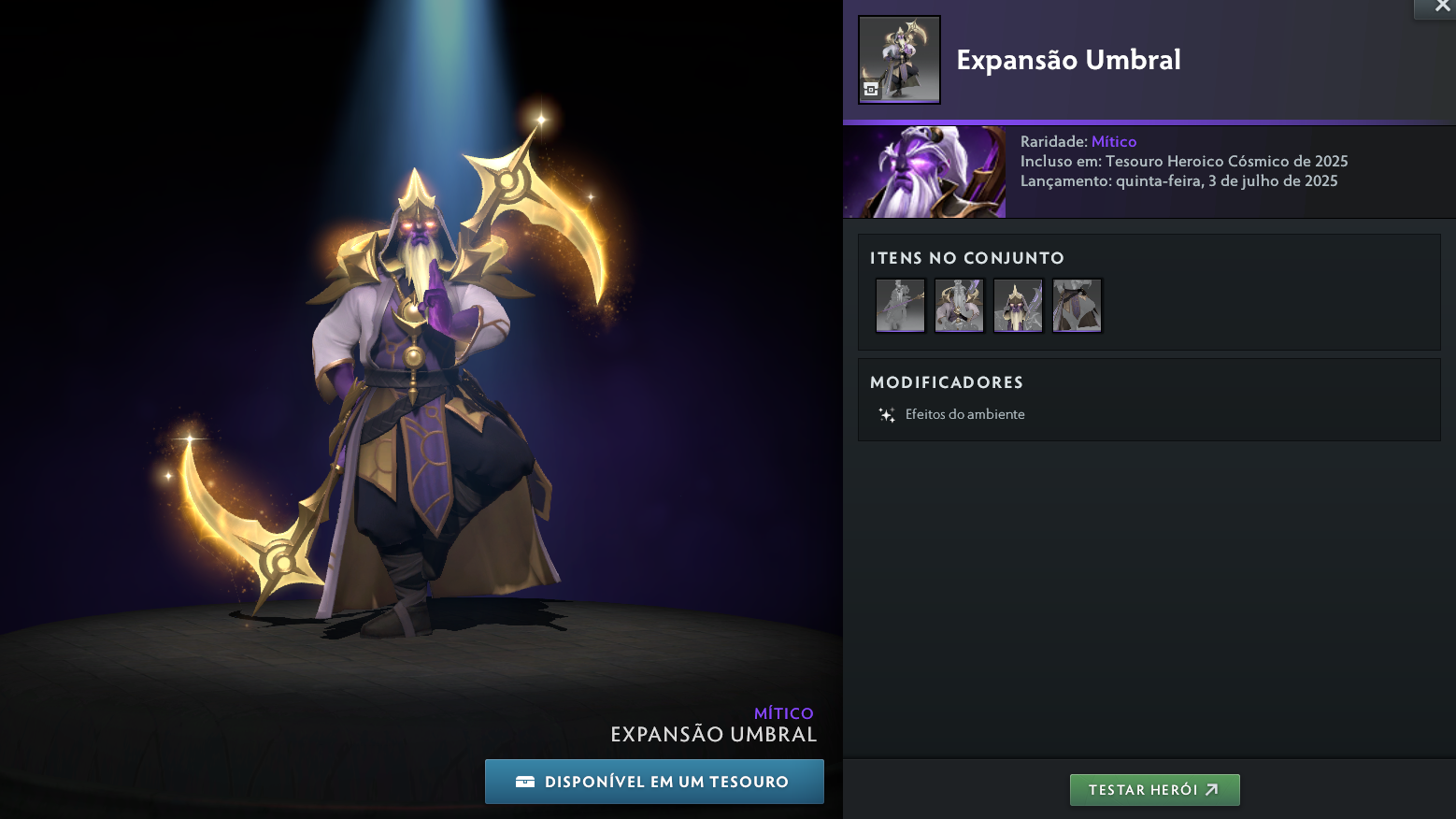
Task: Open the Disponível em um Tesouro button
Action: (654, 782)
